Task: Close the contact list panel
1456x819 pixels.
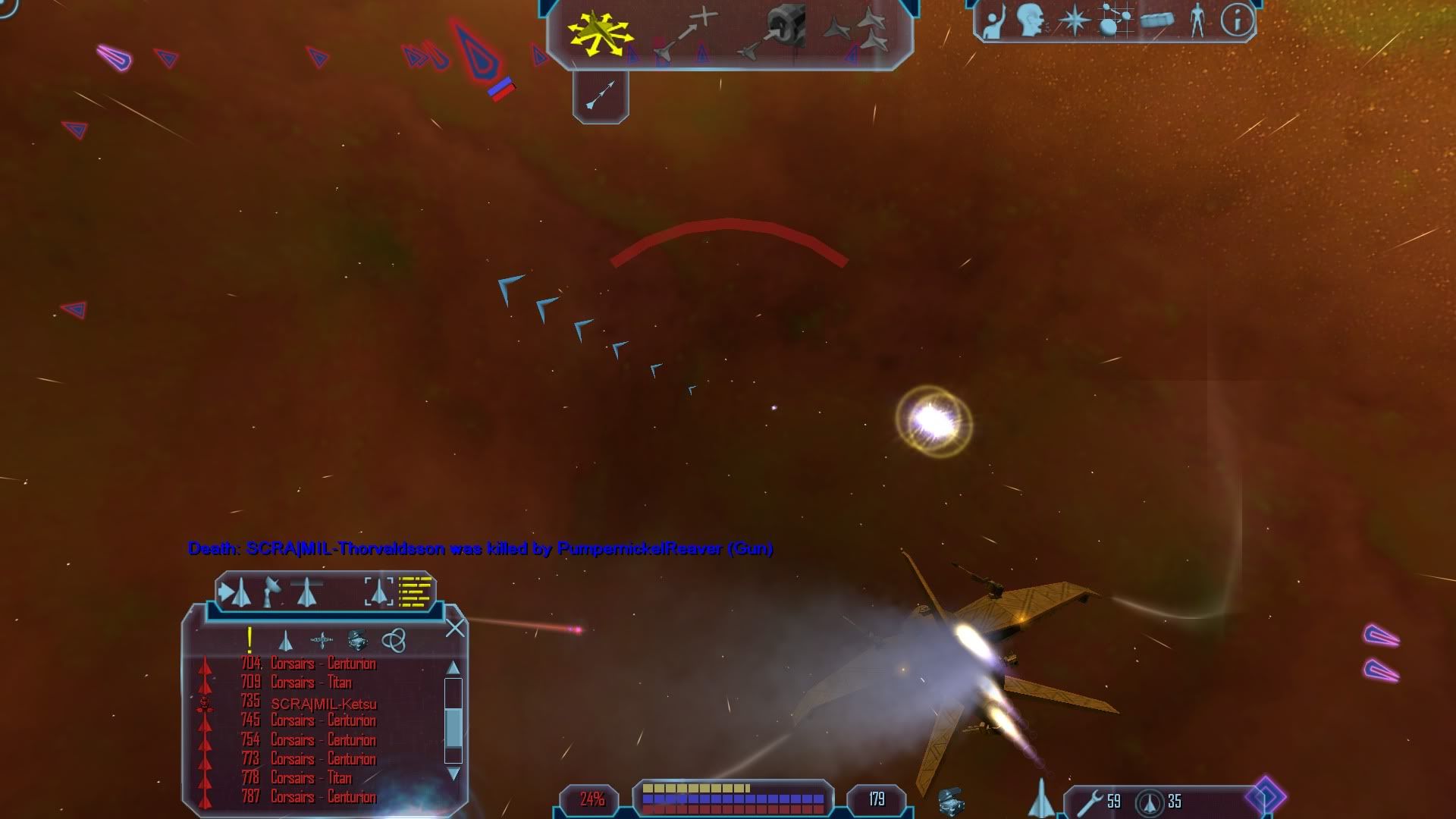Action: [x=455, y=628]
